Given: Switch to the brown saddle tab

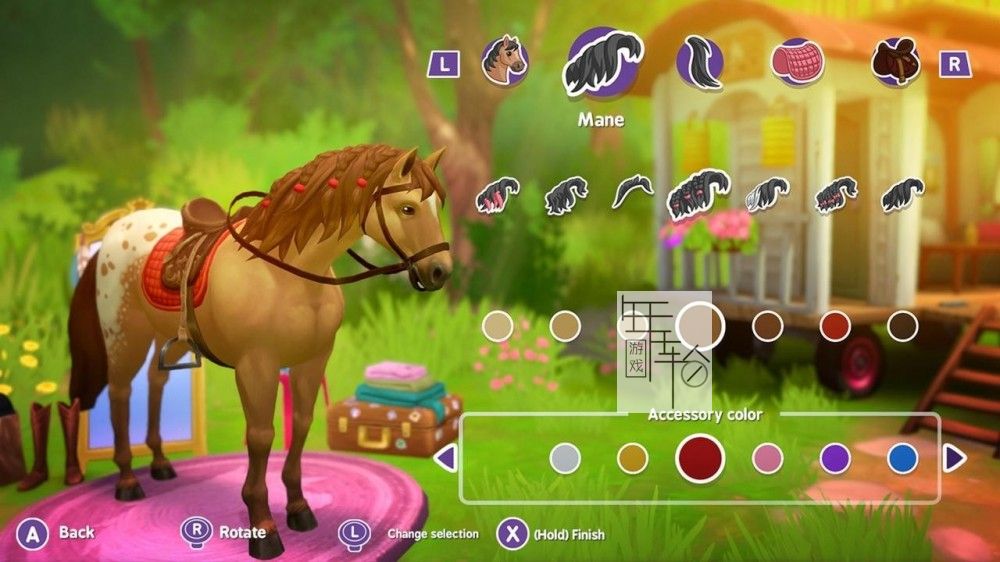Looking at the screenshot, I should click(895, 62).
